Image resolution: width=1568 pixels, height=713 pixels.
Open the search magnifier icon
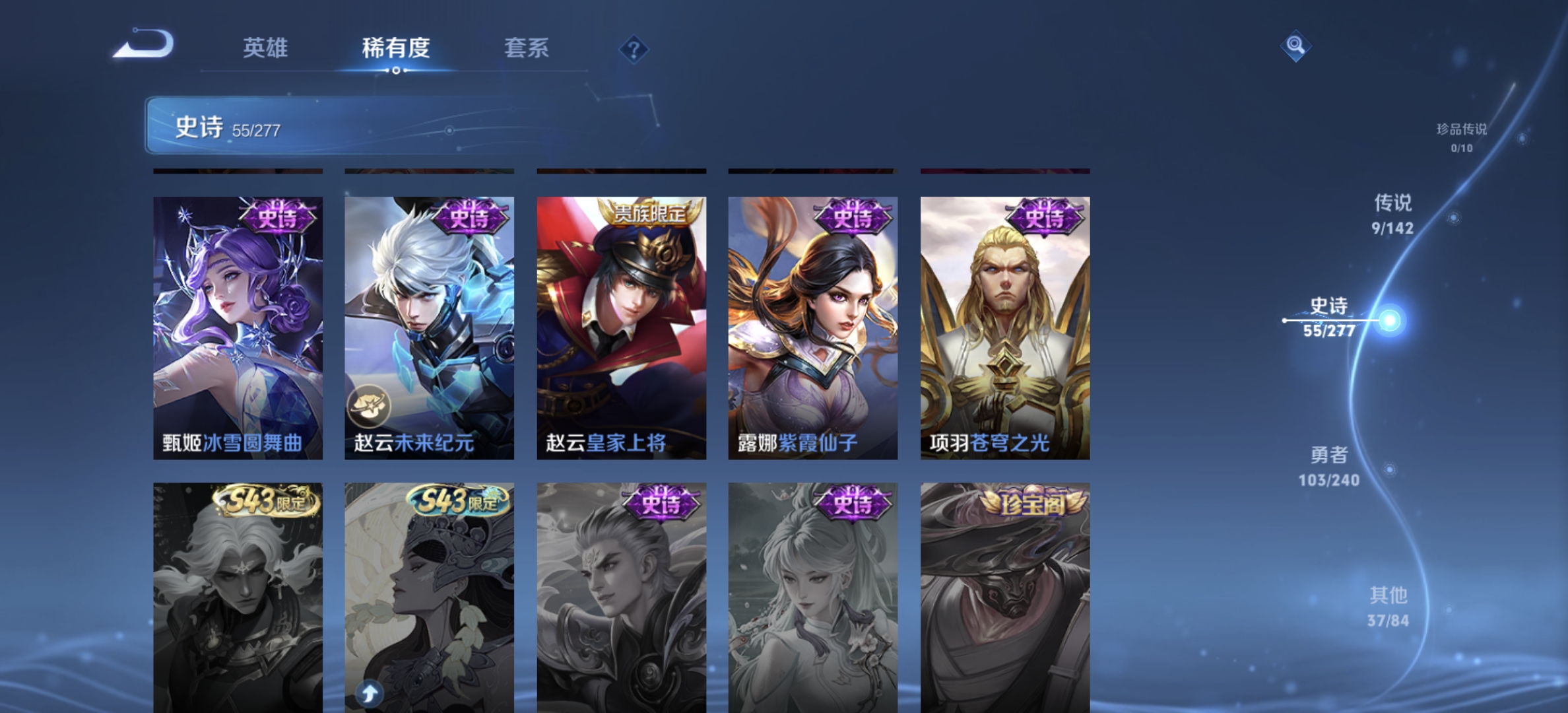[x=1295, y=46]
